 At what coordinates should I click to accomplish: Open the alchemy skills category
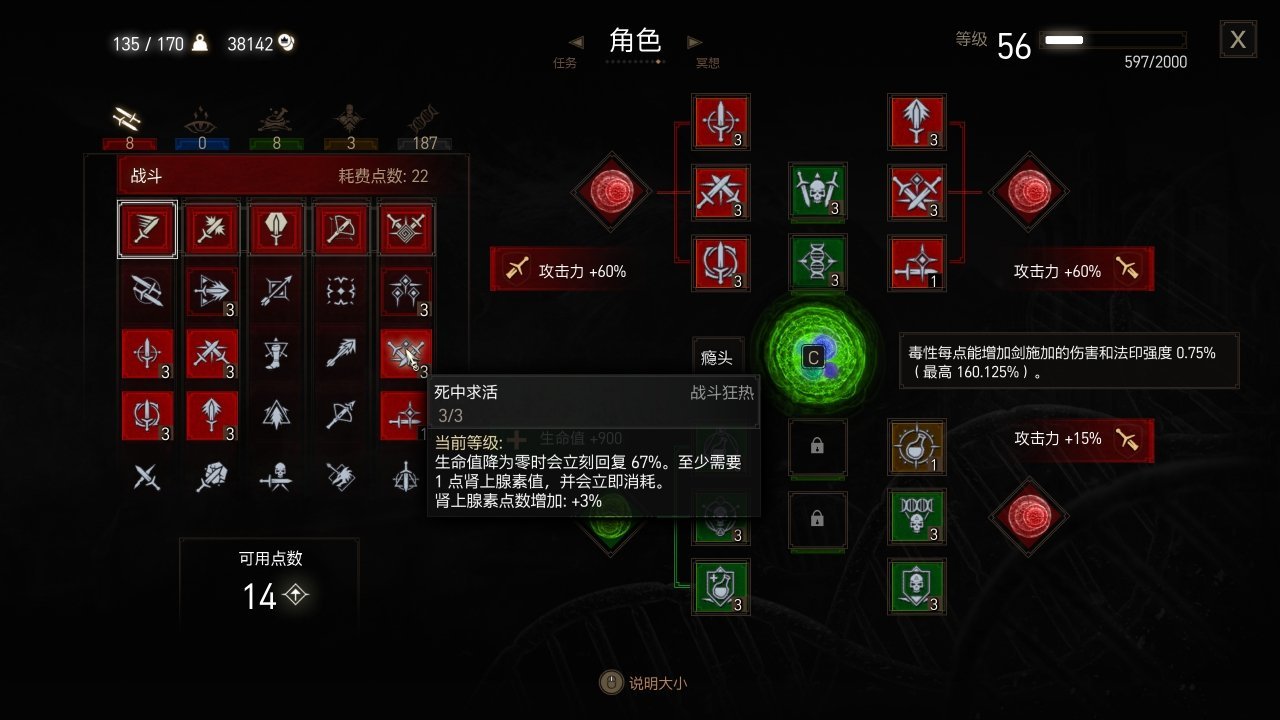(275, 120)
